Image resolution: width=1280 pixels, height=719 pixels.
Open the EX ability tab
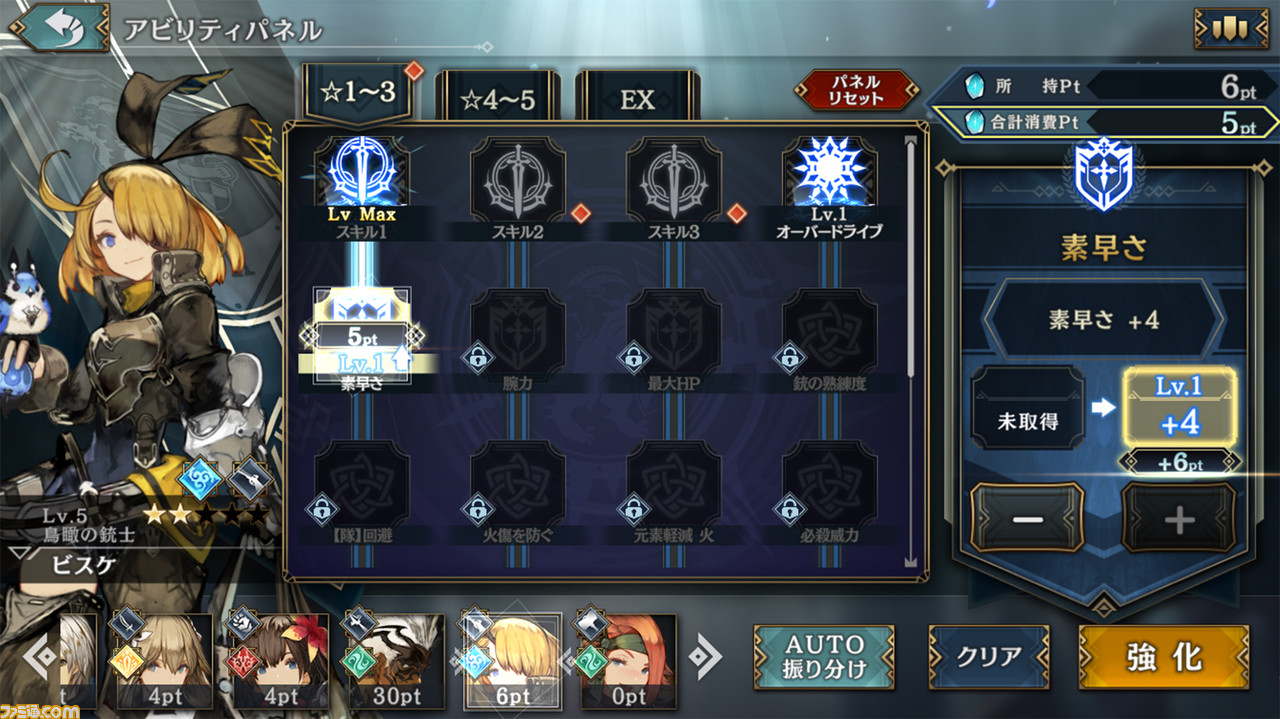point(637,98)
